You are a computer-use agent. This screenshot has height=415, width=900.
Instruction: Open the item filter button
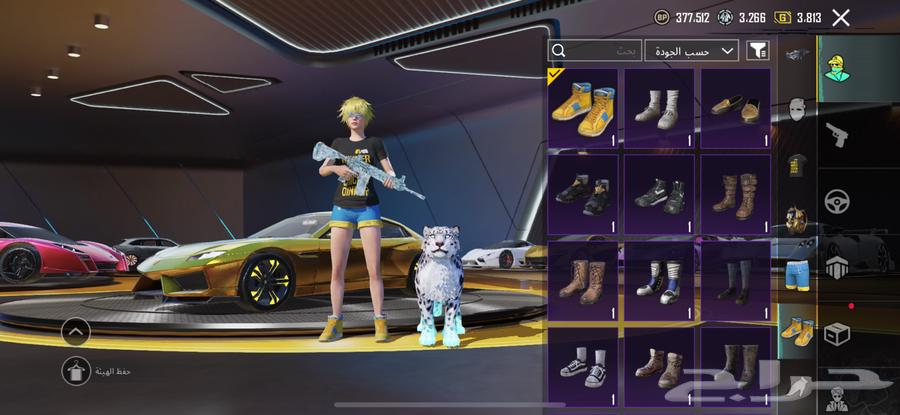pyautogui.click(x=757, y=50)
